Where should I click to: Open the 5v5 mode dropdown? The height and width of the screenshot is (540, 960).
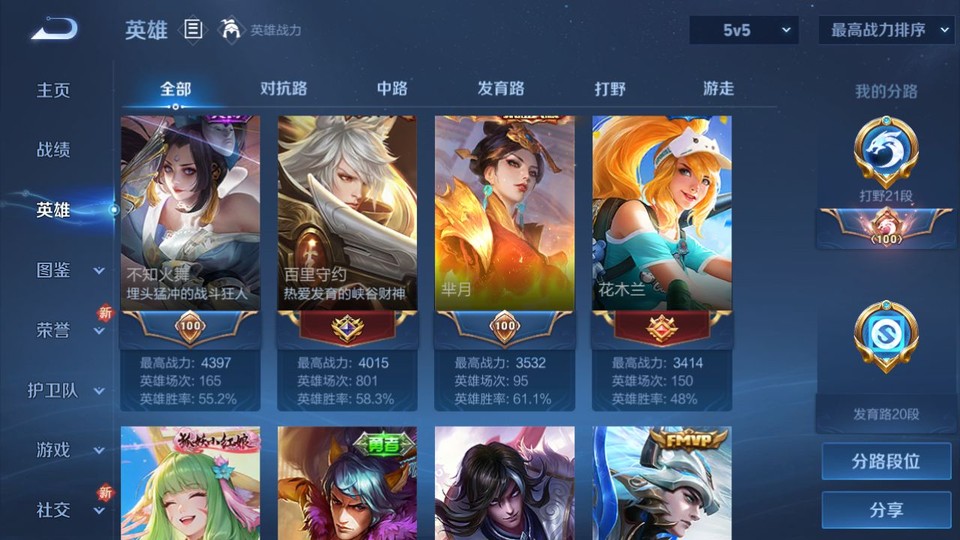tap(743, 31)
